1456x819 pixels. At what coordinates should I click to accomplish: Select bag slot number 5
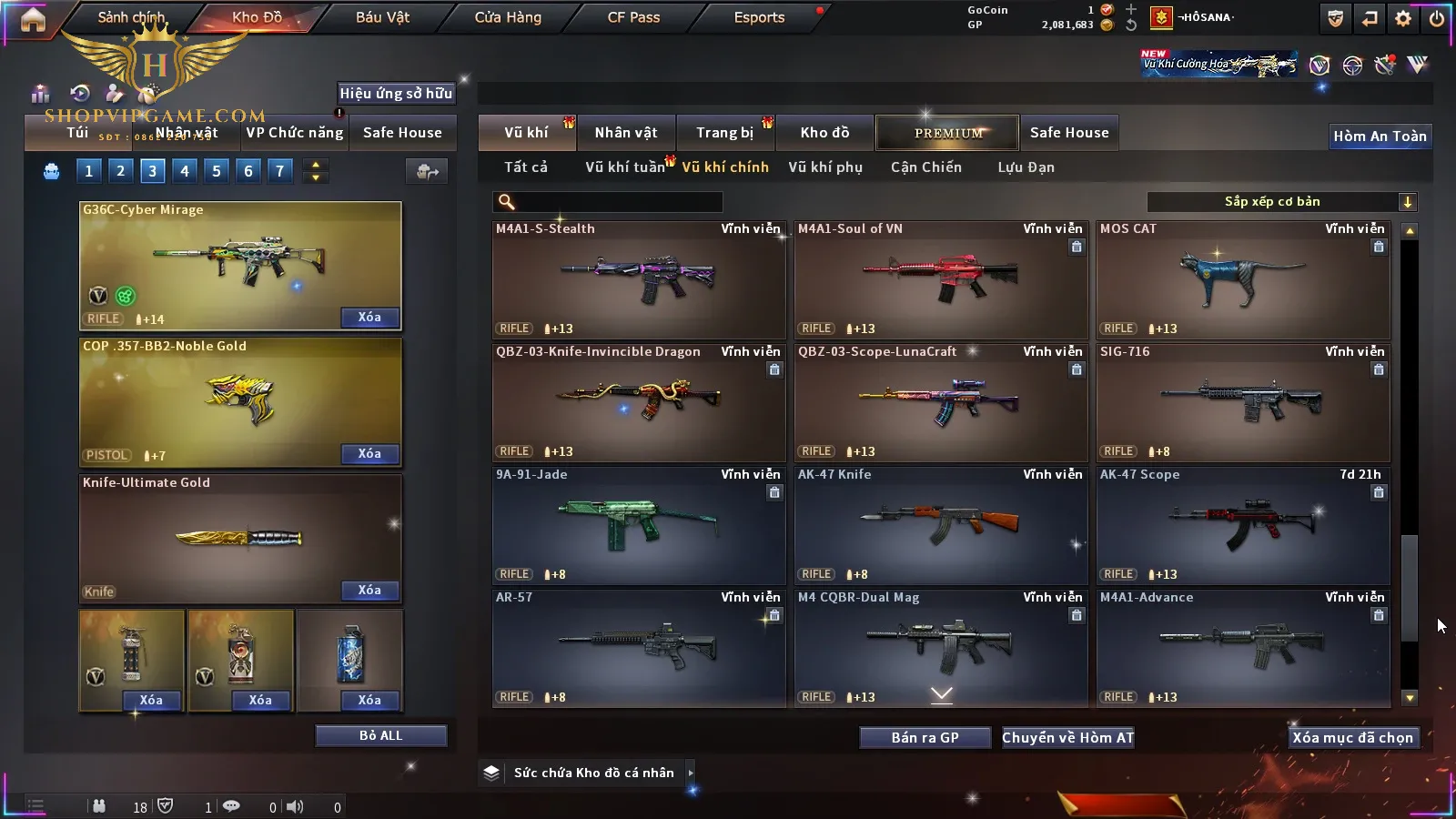pyautogui.click(x=217, y=171)
